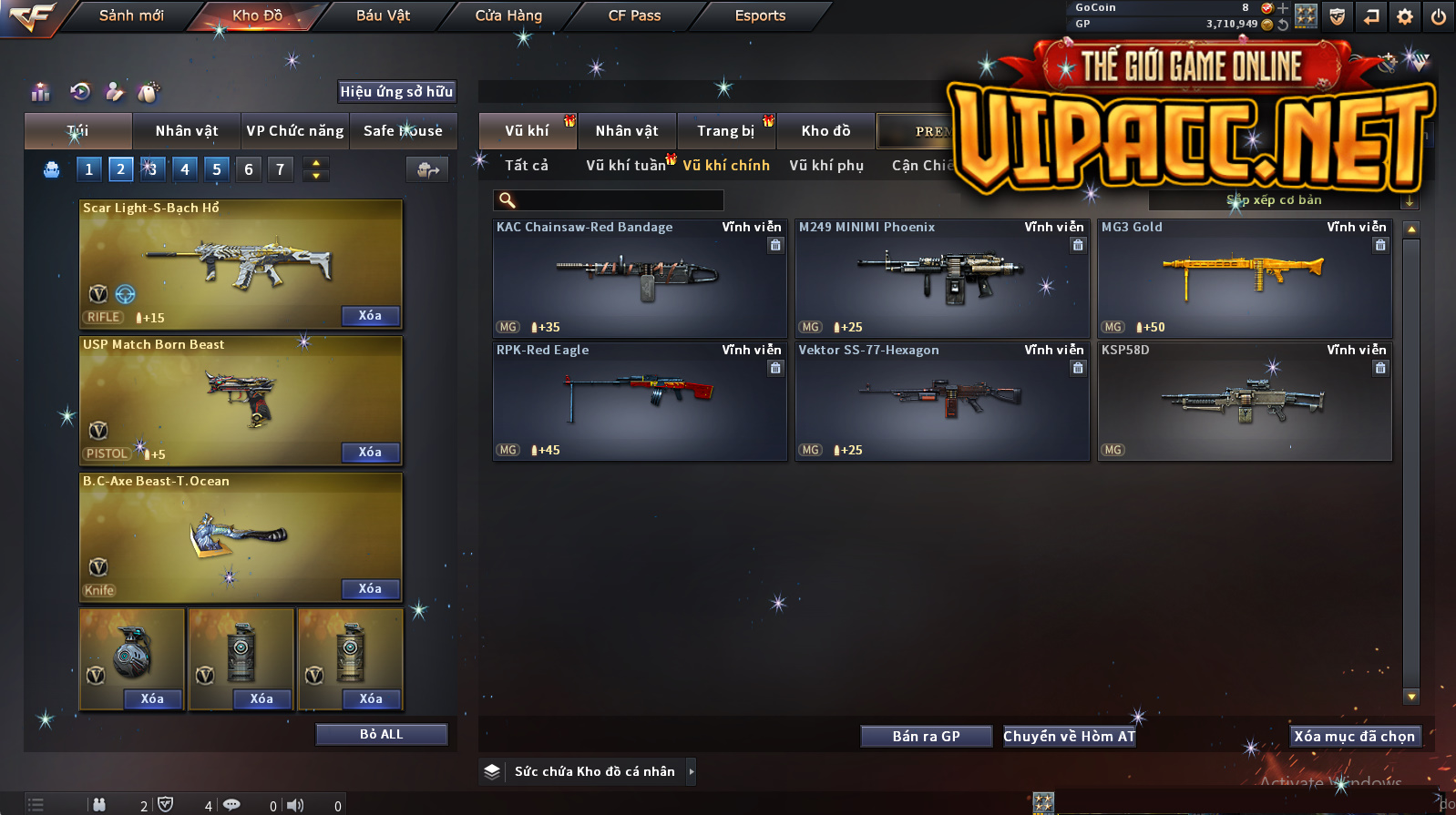Open the Esports menu

(760, 15)
